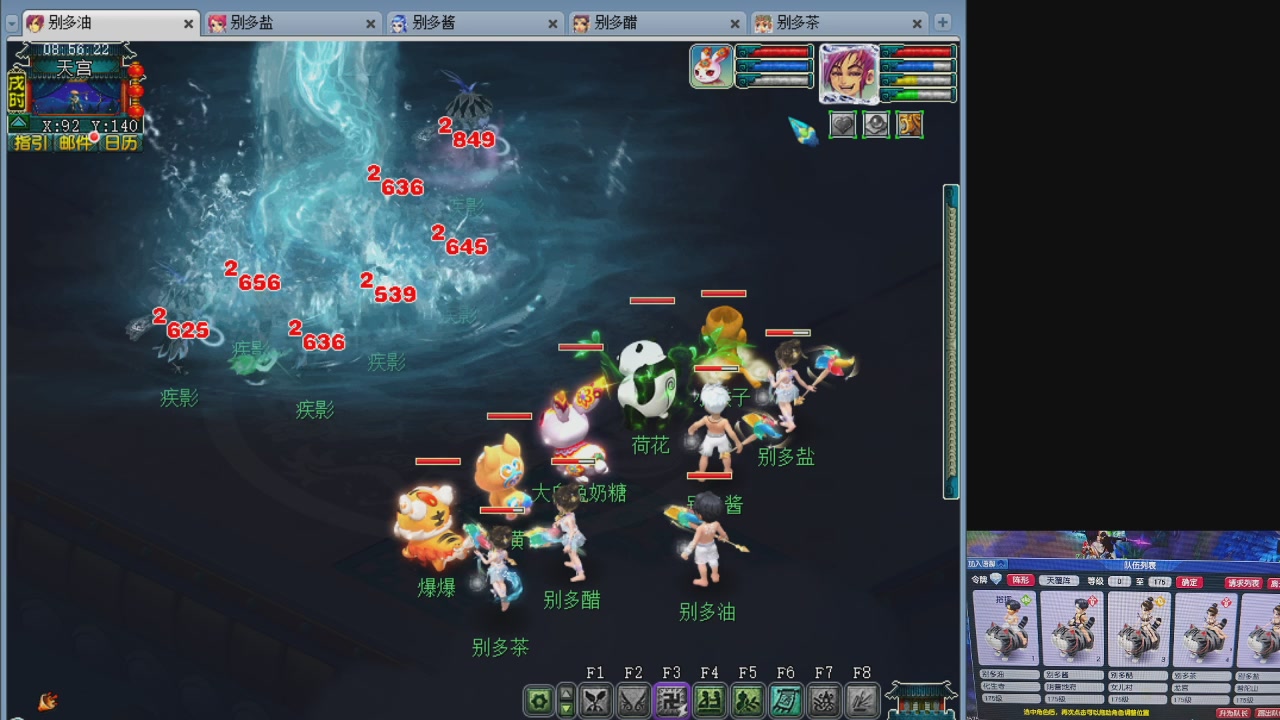Use the teal scroll skill on F6
Image resolution: width=1280 pixels, height=720 pixels.
787,700
